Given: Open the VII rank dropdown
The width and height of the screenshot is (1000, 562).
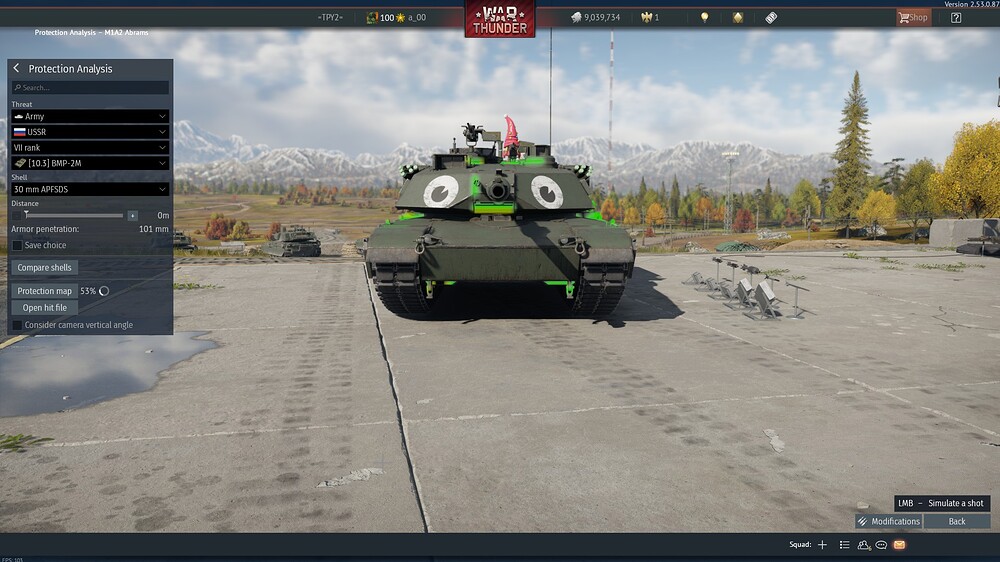Looking at the screenshot, I should (x=90, y=147).
